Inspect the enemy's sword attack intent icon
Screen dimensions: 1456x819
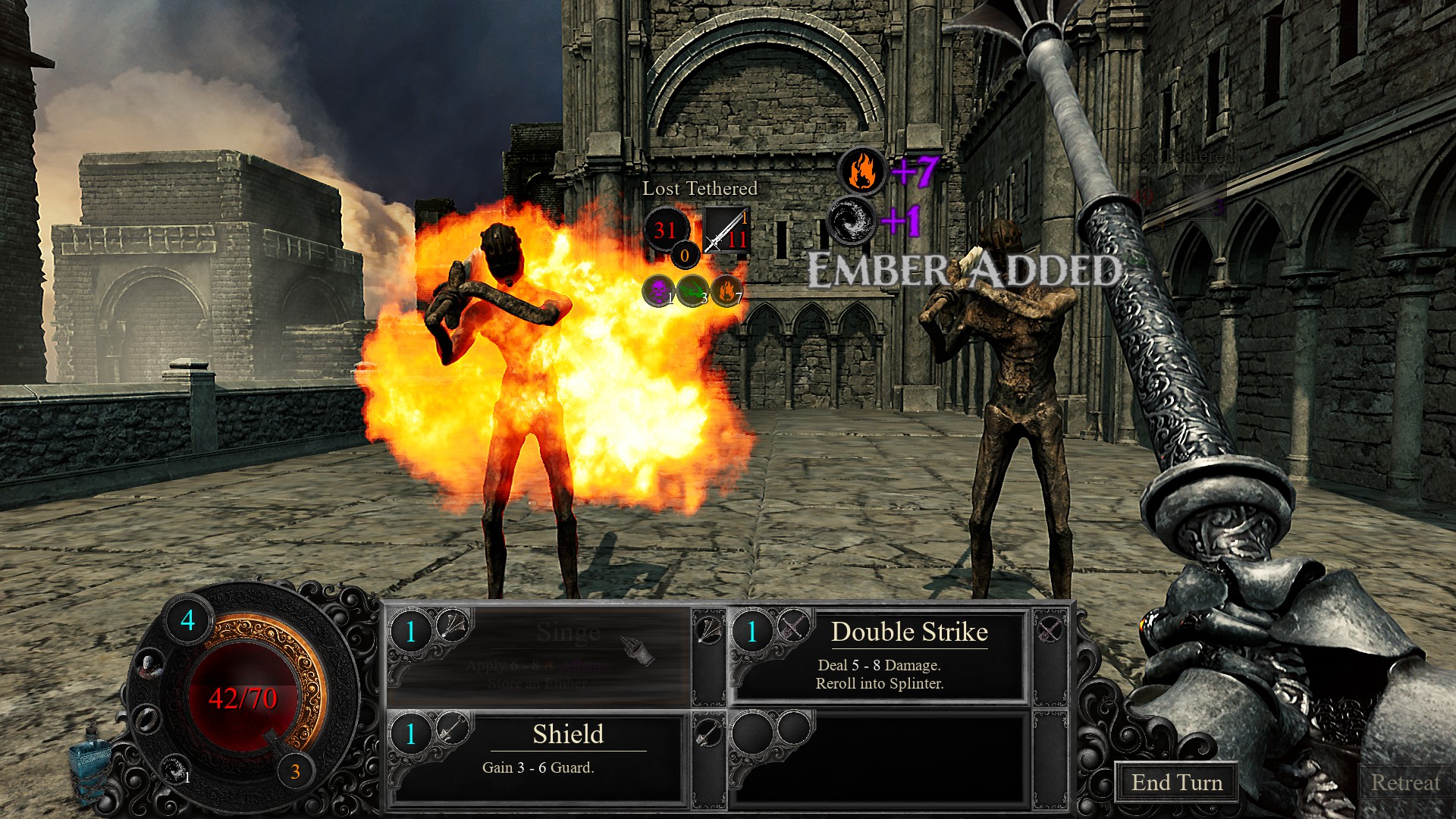(x=726, y=231)
